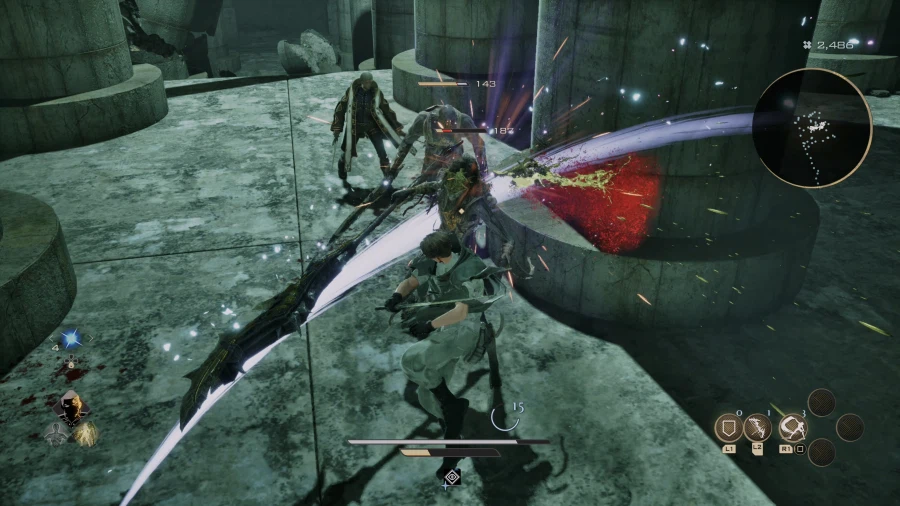Image resolution: width=900 pixels, height=506 pixels.
Task: Click the masked character portrait
Action: click(72, 406)
